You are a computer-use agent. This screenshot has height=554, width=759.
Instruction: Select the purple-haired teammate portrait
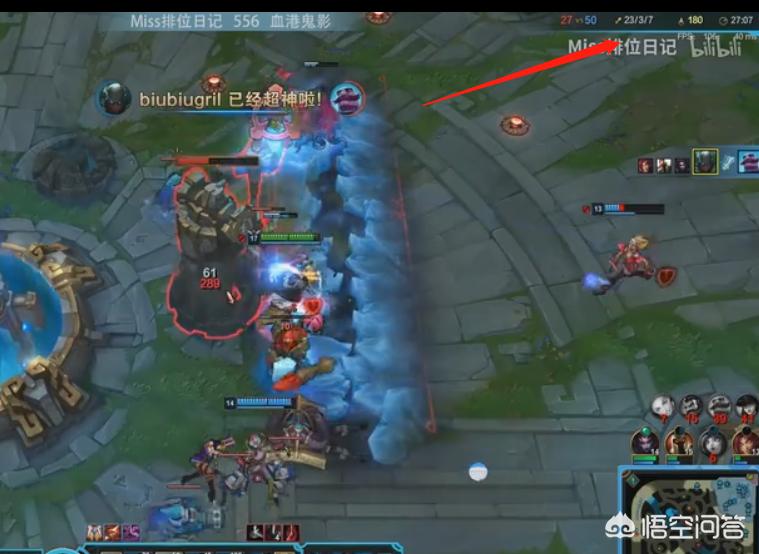643,441
